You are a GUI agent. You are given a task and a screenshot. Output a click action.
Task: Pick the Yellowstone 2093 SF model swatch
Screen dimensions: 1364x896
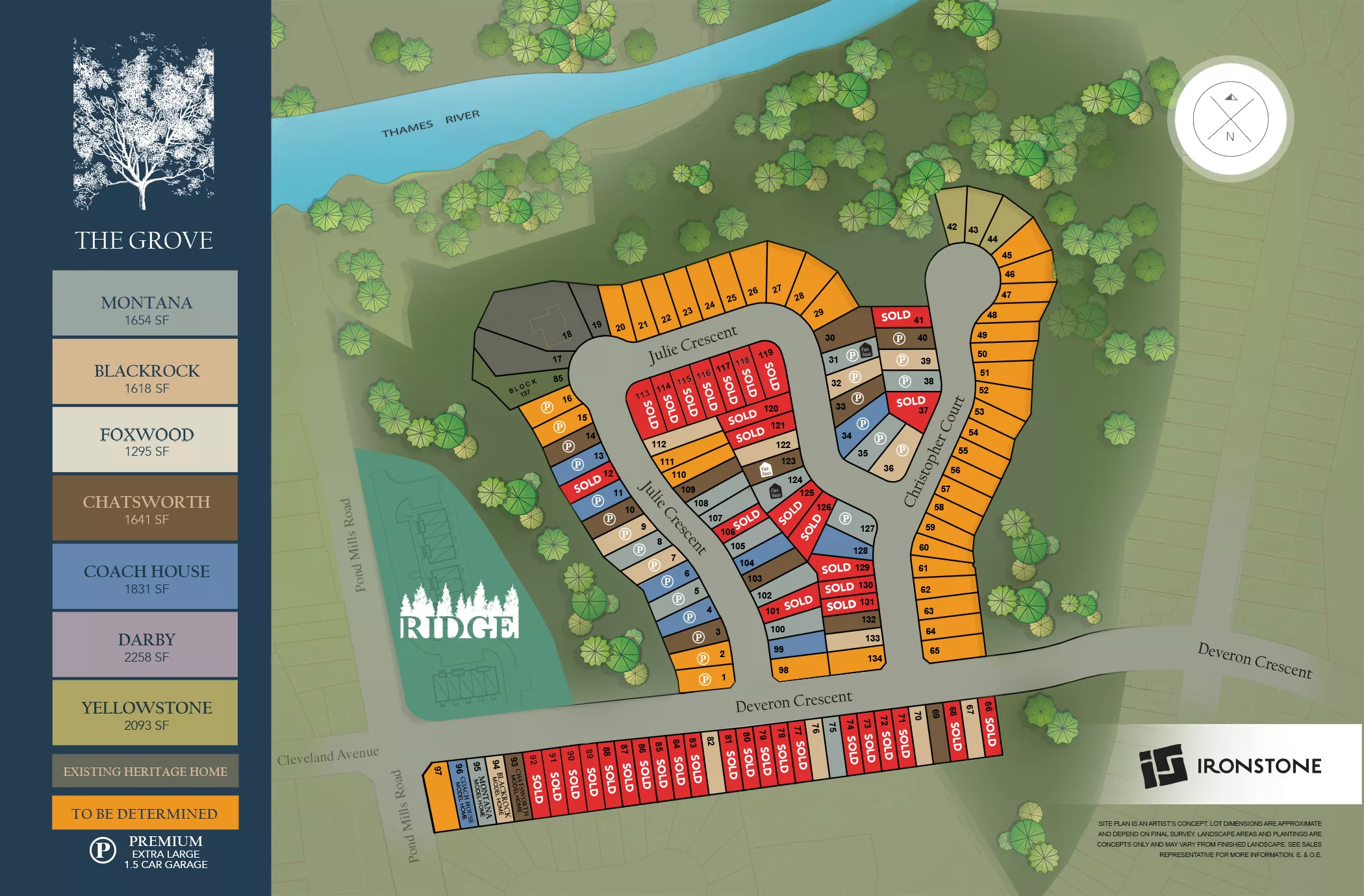145,713
